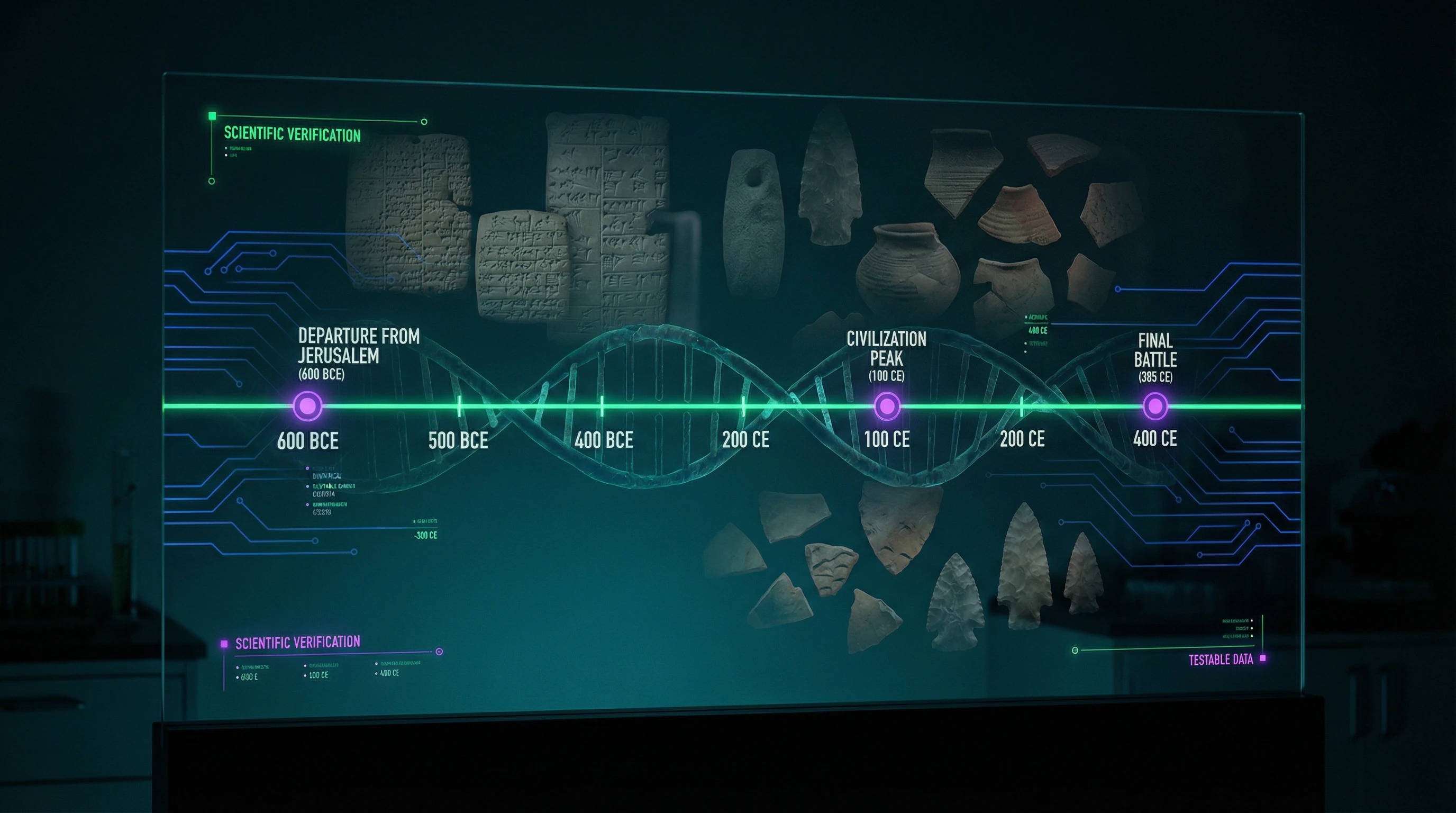Jump to the 400 BCE timeline label
This screenshot has height=813, width=1456.
(604, 440)
